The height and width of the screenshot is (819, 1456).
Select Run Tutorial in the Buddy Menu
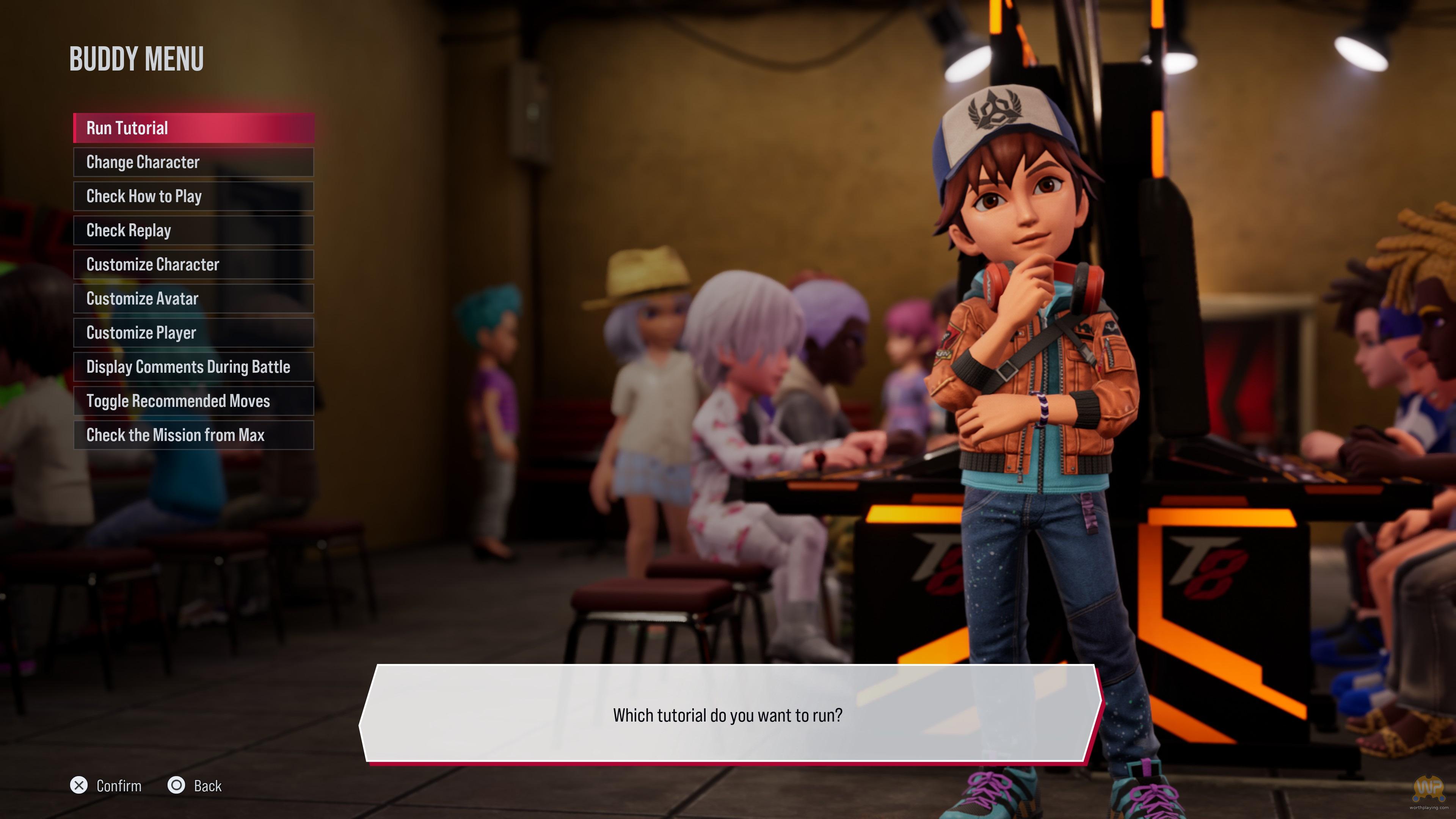(193, 128)
